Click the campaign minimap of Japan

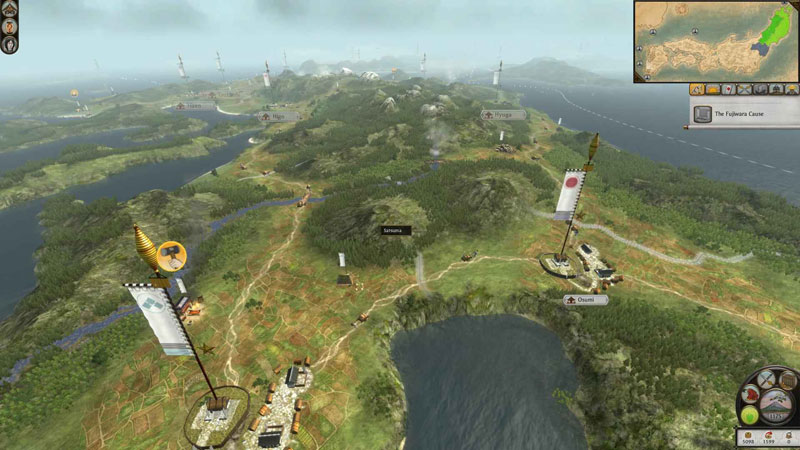(x=715, y=41)
